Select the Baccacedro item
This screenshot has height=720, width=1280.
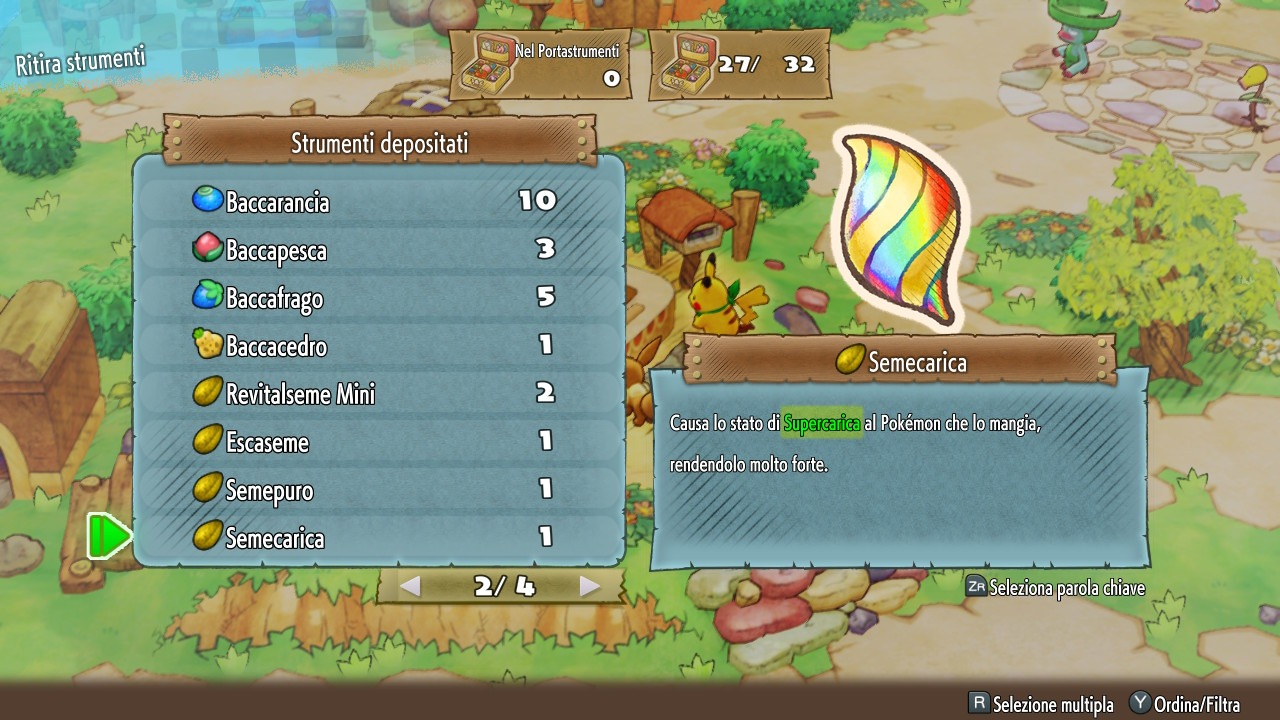[378, 346]
